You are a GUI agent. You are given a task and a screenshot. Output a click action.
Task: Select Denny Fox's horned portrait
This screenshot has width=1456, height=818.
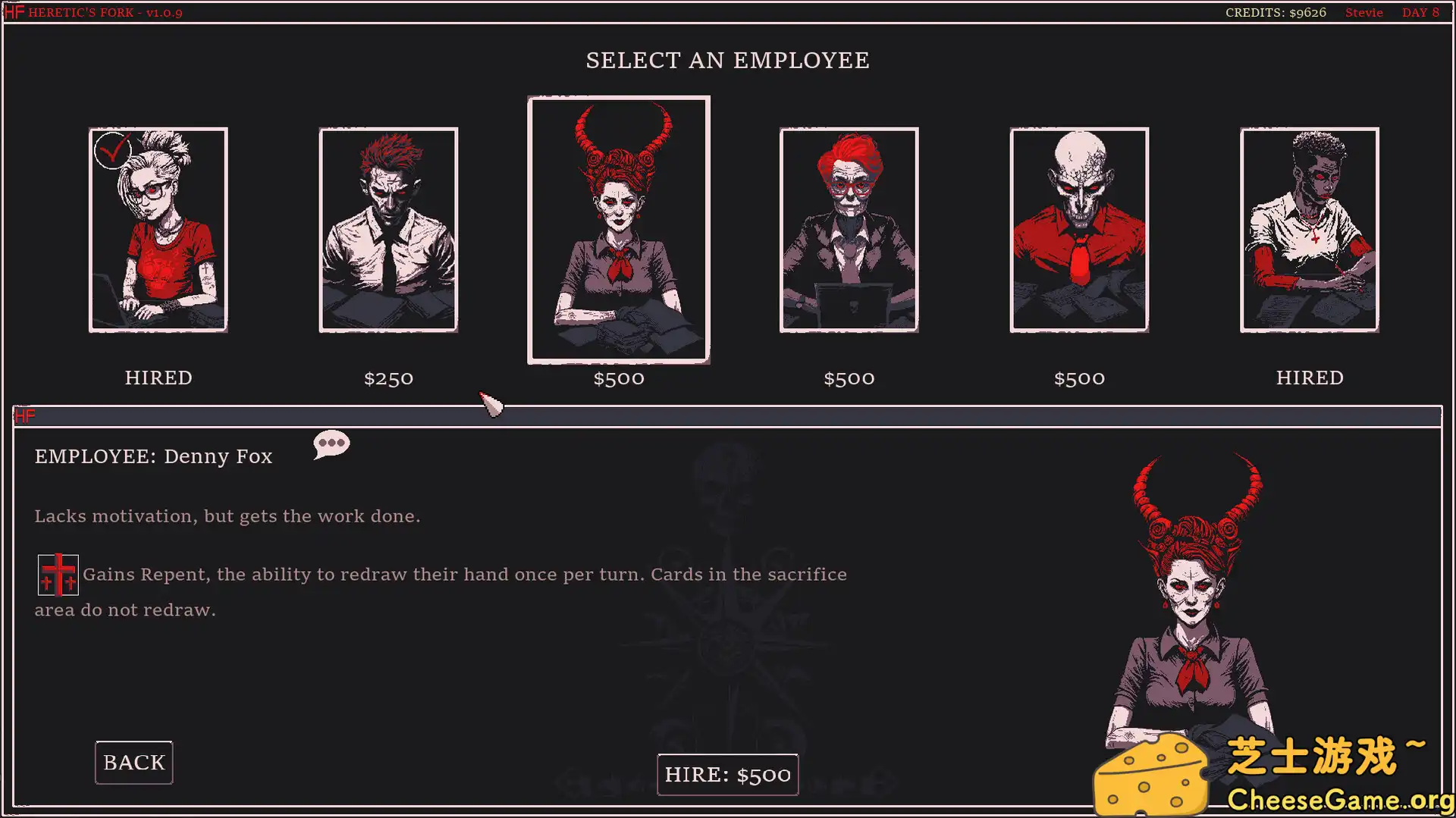tap(619, 229)
